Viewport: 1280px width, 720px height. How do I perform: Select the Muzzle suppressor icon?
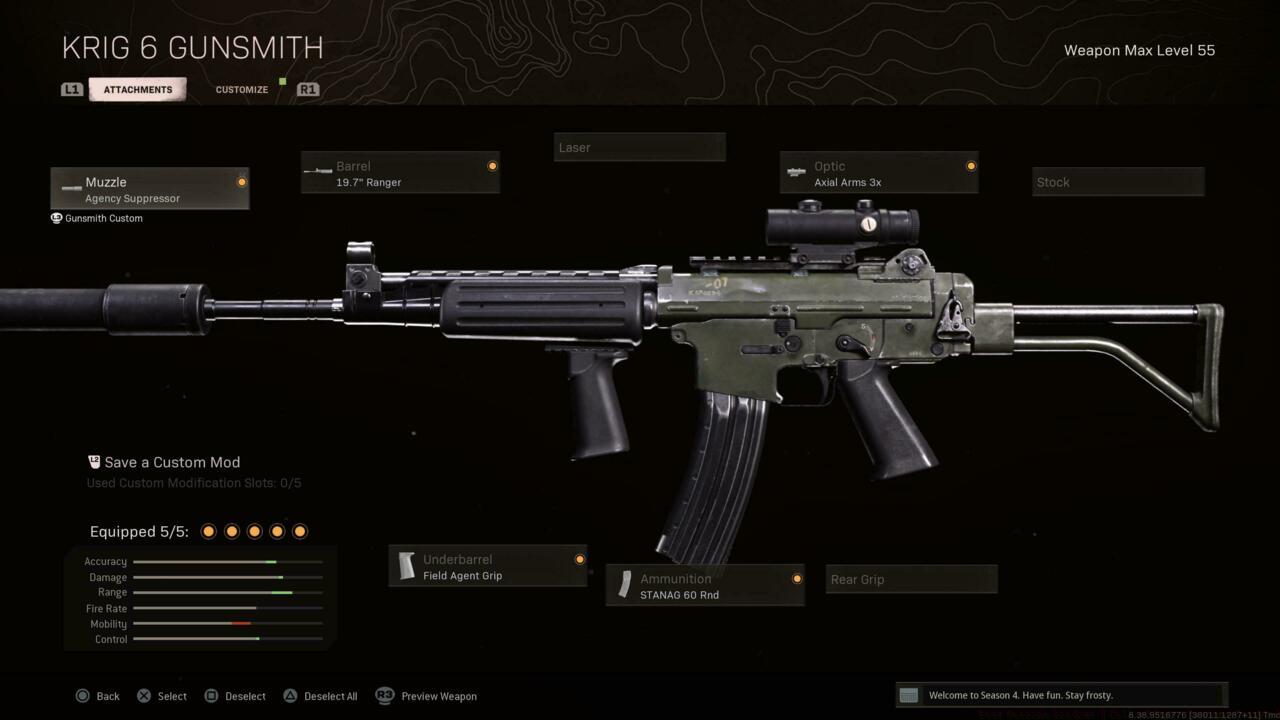(71, 189)
